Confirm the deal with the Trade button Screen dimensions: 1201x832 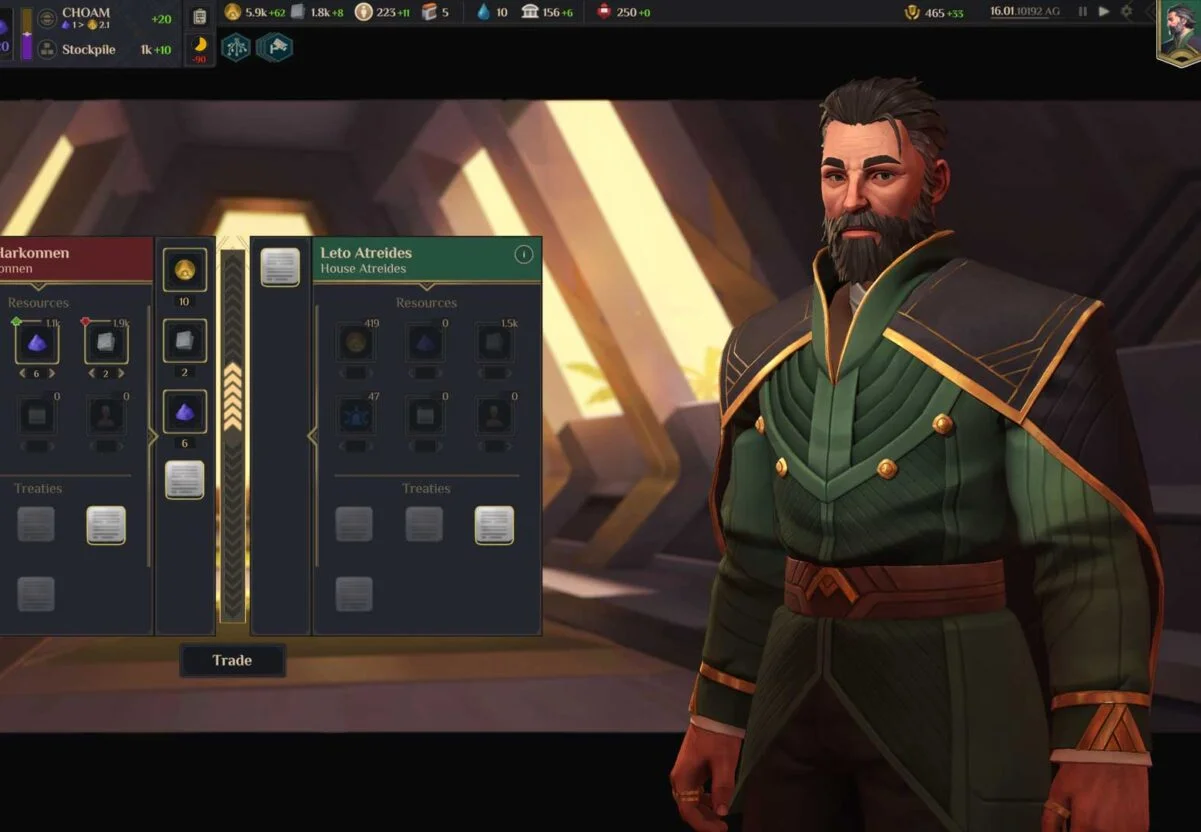[x=232, y=660]
